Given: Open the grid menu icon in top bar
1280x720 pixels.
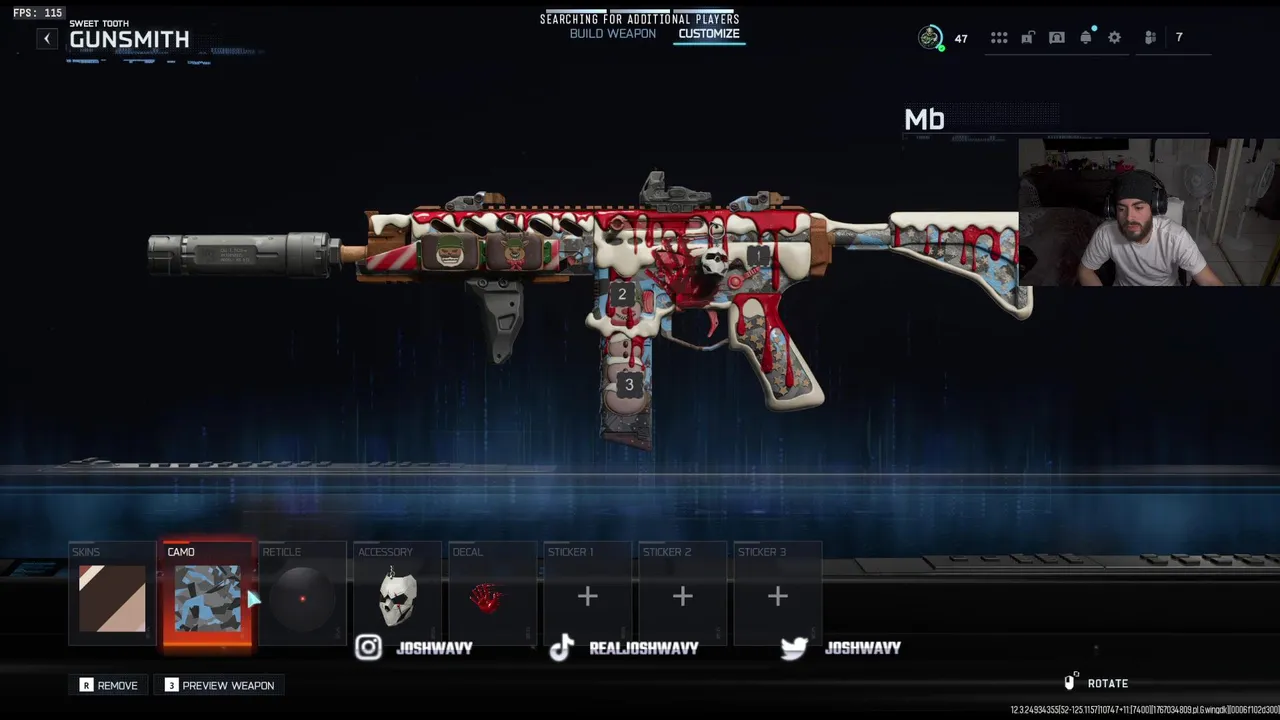Looking at the screenshot, I should pos(999,38).
